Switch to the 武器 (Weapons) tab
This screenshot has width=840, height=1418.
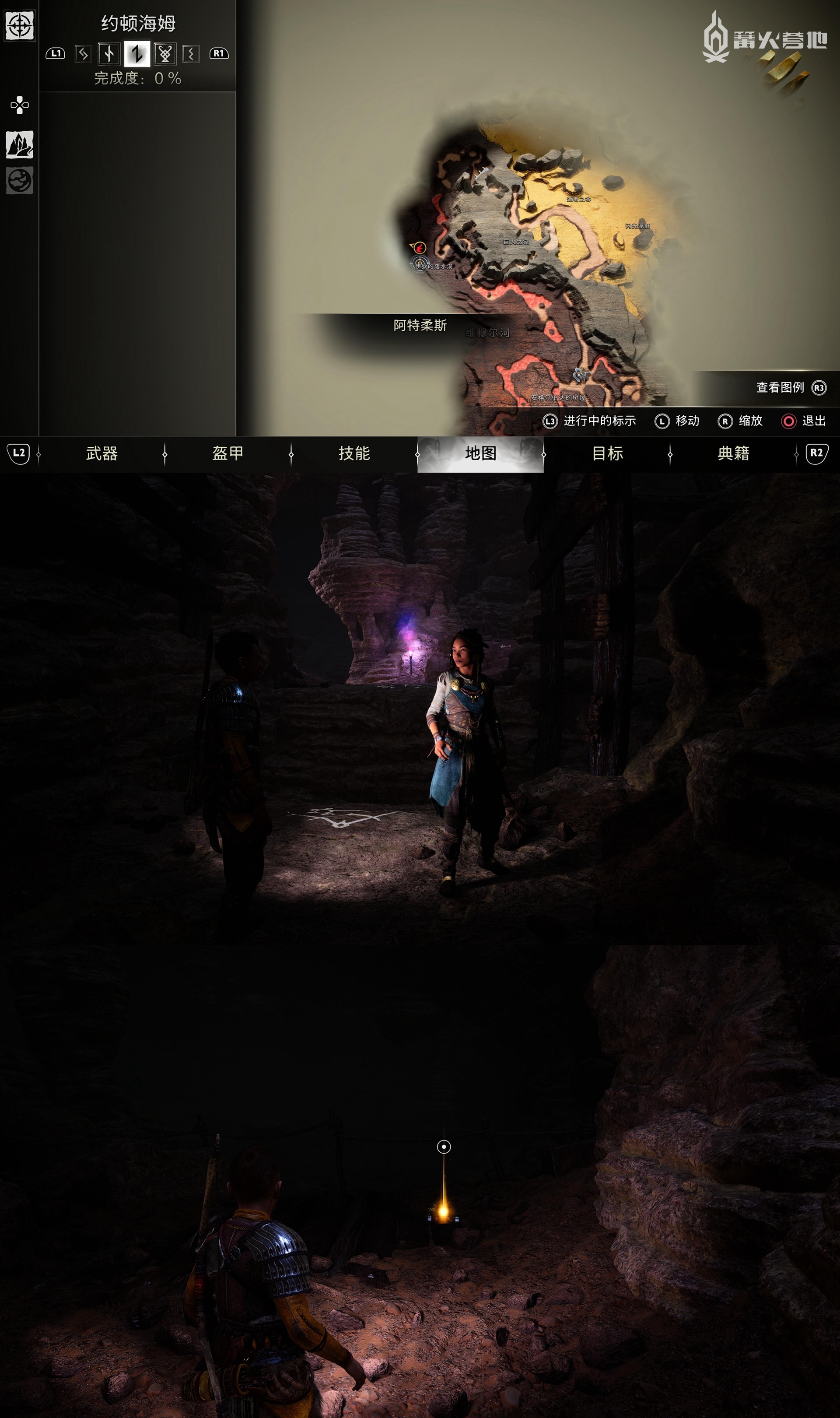coord(102,453)
